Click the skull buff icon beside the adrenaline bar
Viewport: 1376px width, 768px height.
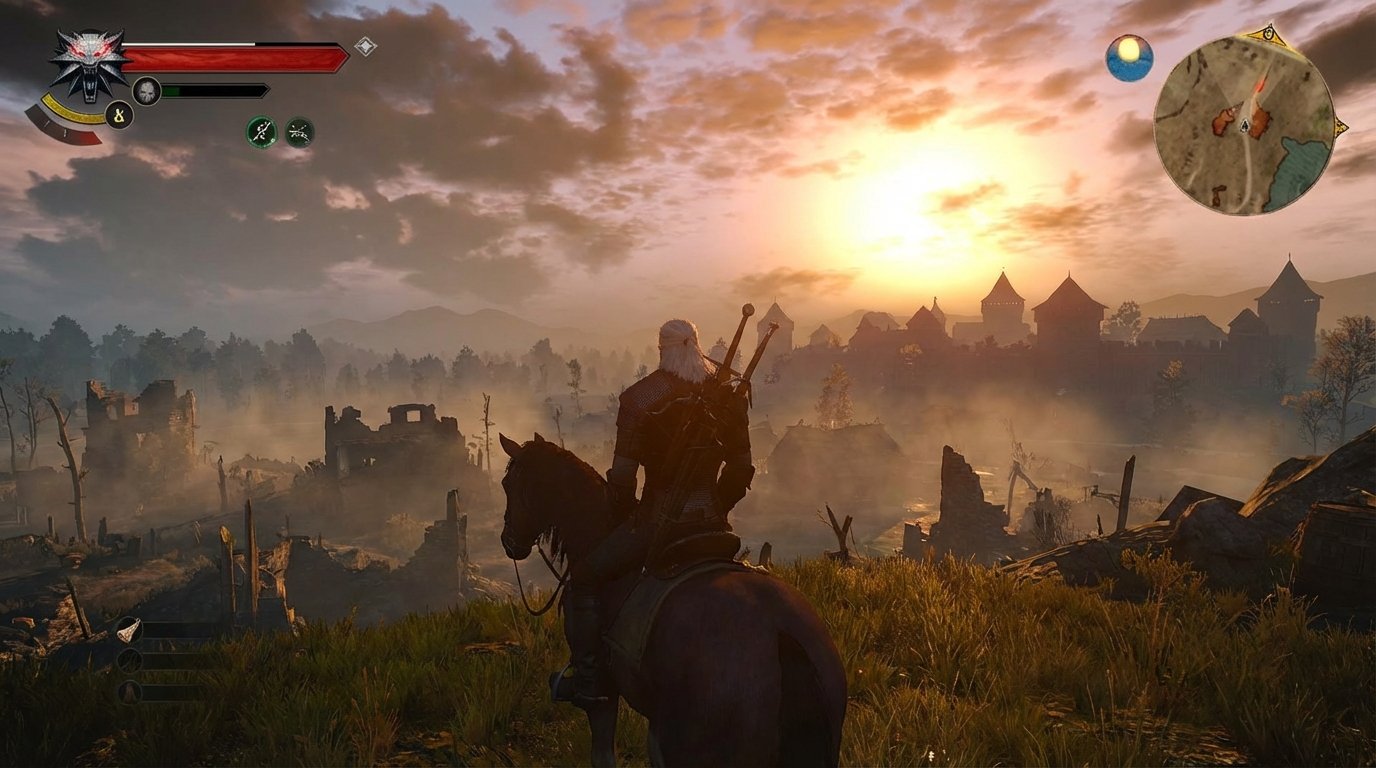tap(147, 90)
